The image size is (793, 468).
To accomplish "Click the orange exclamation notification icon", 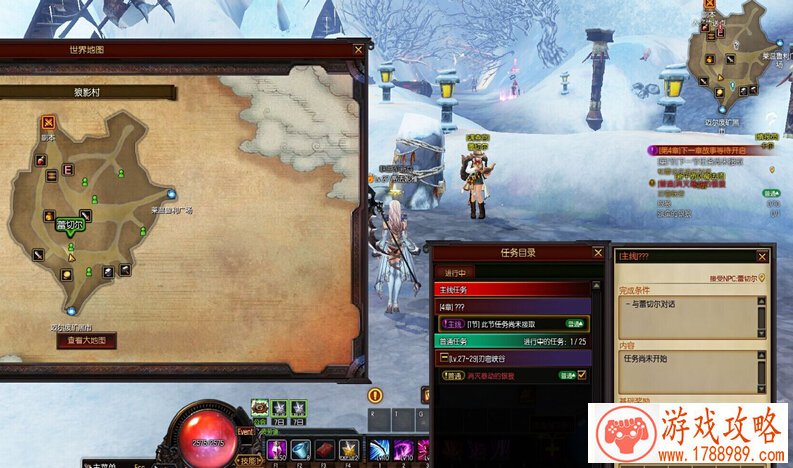I will tap(376, 395).
